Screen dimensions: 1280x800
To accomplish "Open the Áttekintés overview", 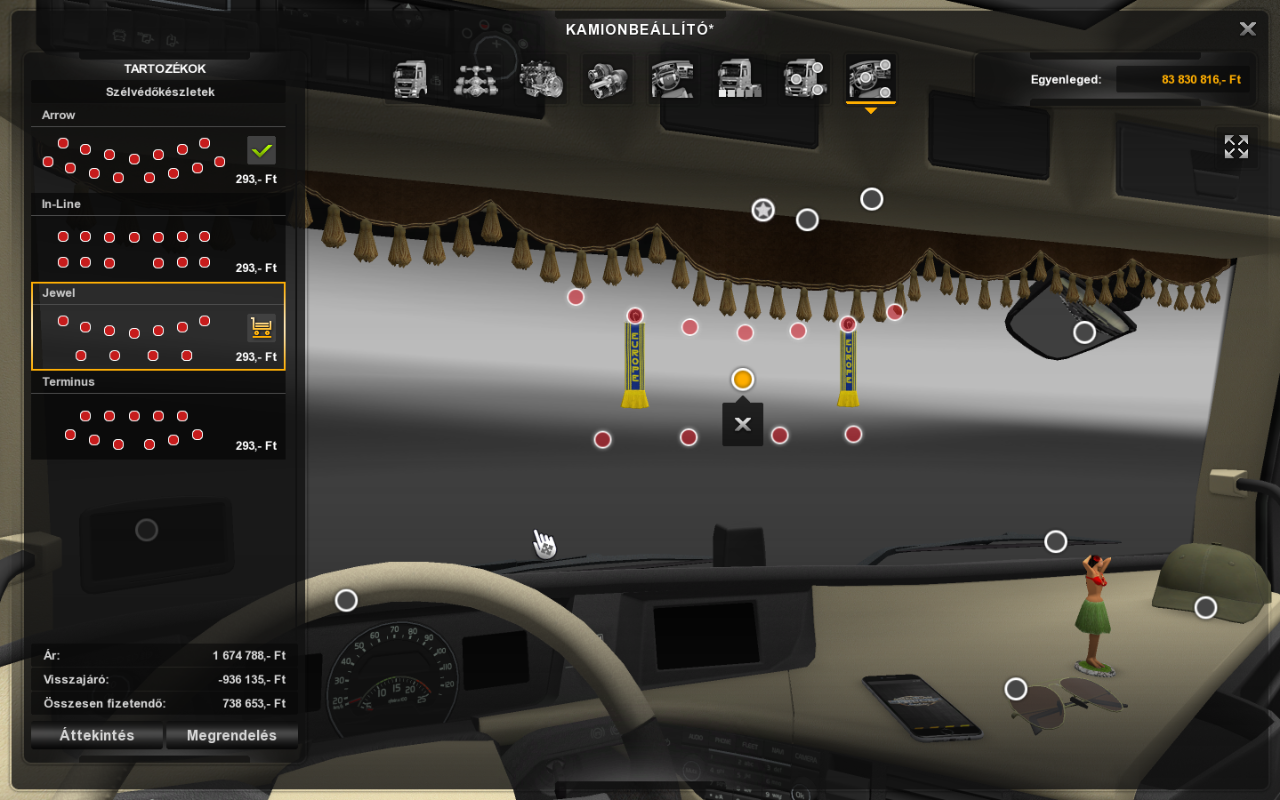I will (x=97, y=736).
